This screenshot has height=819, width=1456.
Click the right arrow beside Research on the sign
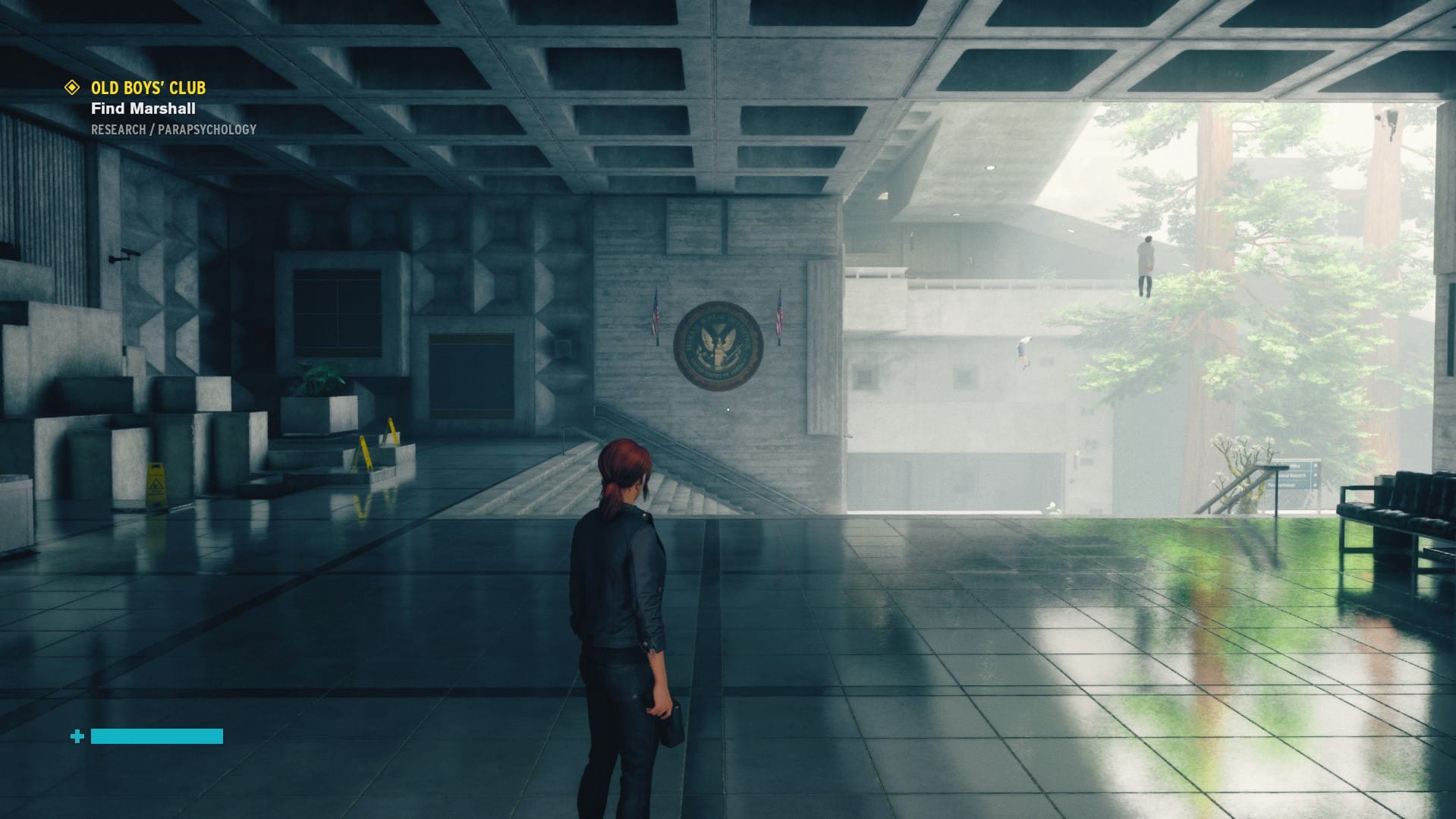coord(1315,475)
